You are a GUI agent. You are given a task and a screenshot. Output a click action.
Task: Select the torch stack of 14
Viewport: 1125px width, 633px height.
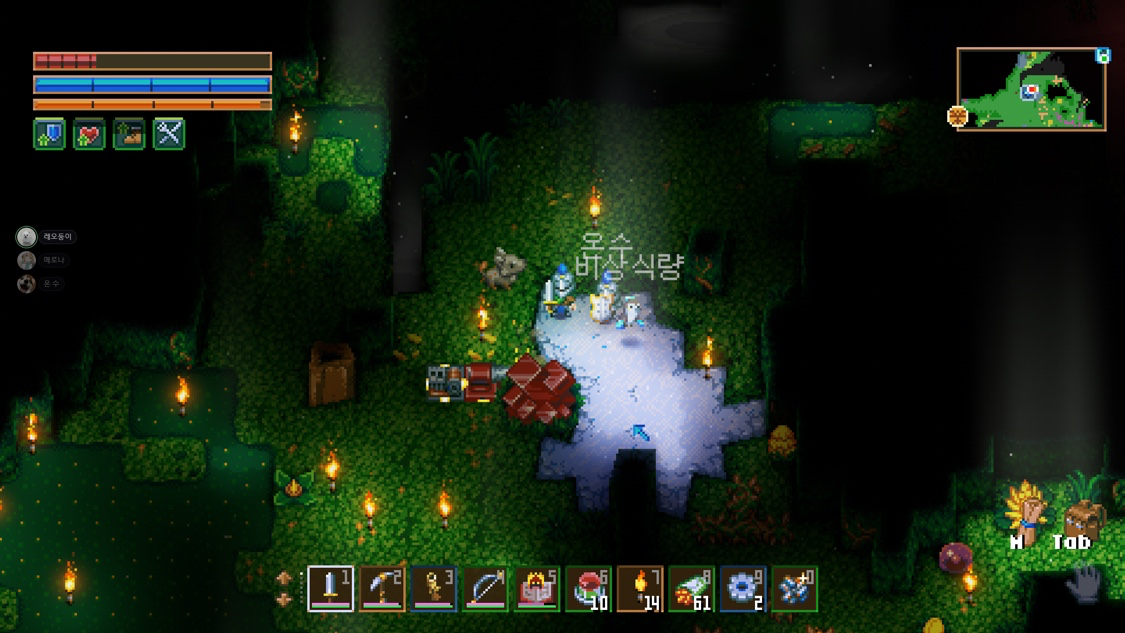point(641,589)
